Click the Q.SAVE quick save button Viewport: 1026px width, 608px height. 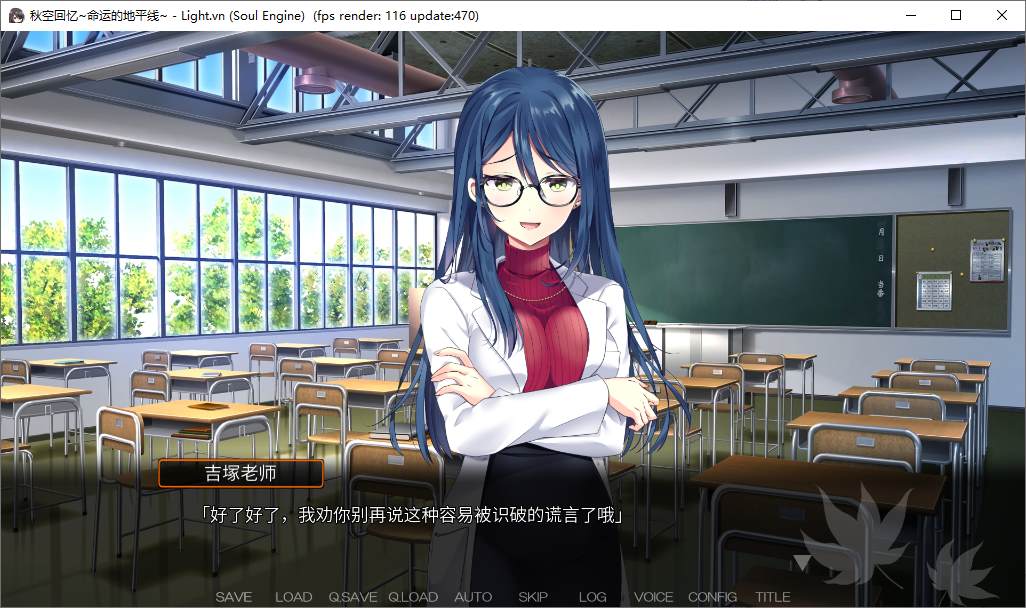[x=353, y=597]
